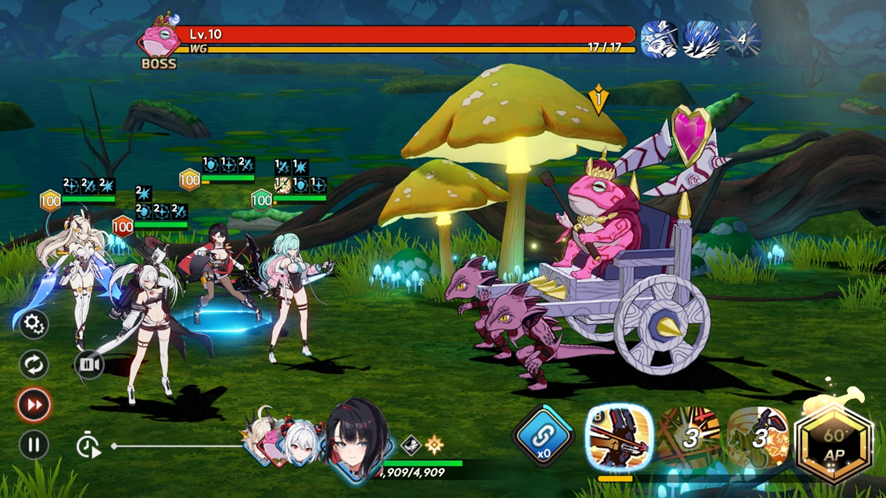This screenshot has height=498, width=886.
Task: Click the turn order stopwatch icon
Action: [x=89, y=446]
